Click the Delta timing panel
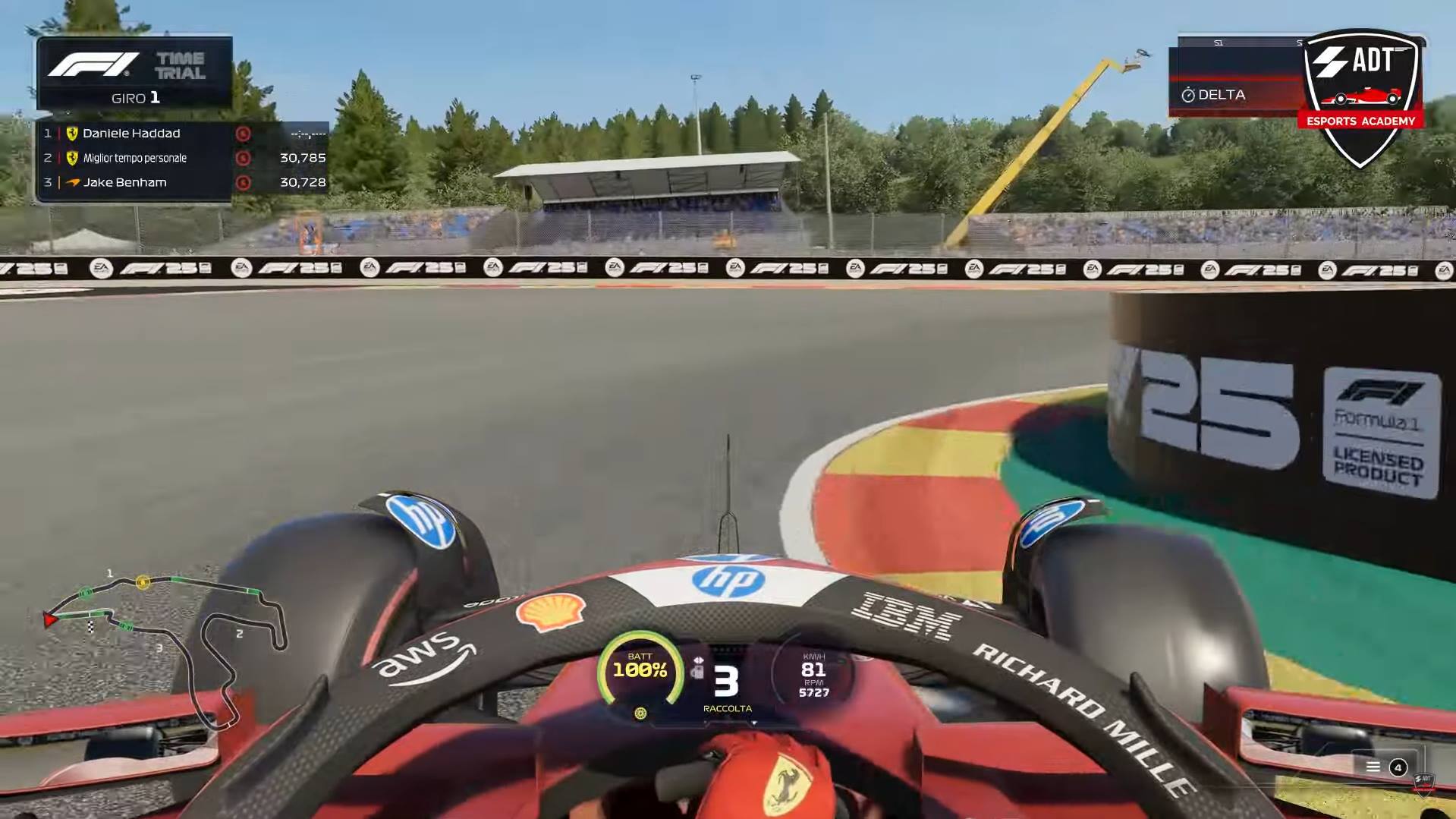This screenshot has height=819, width=1456. point(1234,95)
